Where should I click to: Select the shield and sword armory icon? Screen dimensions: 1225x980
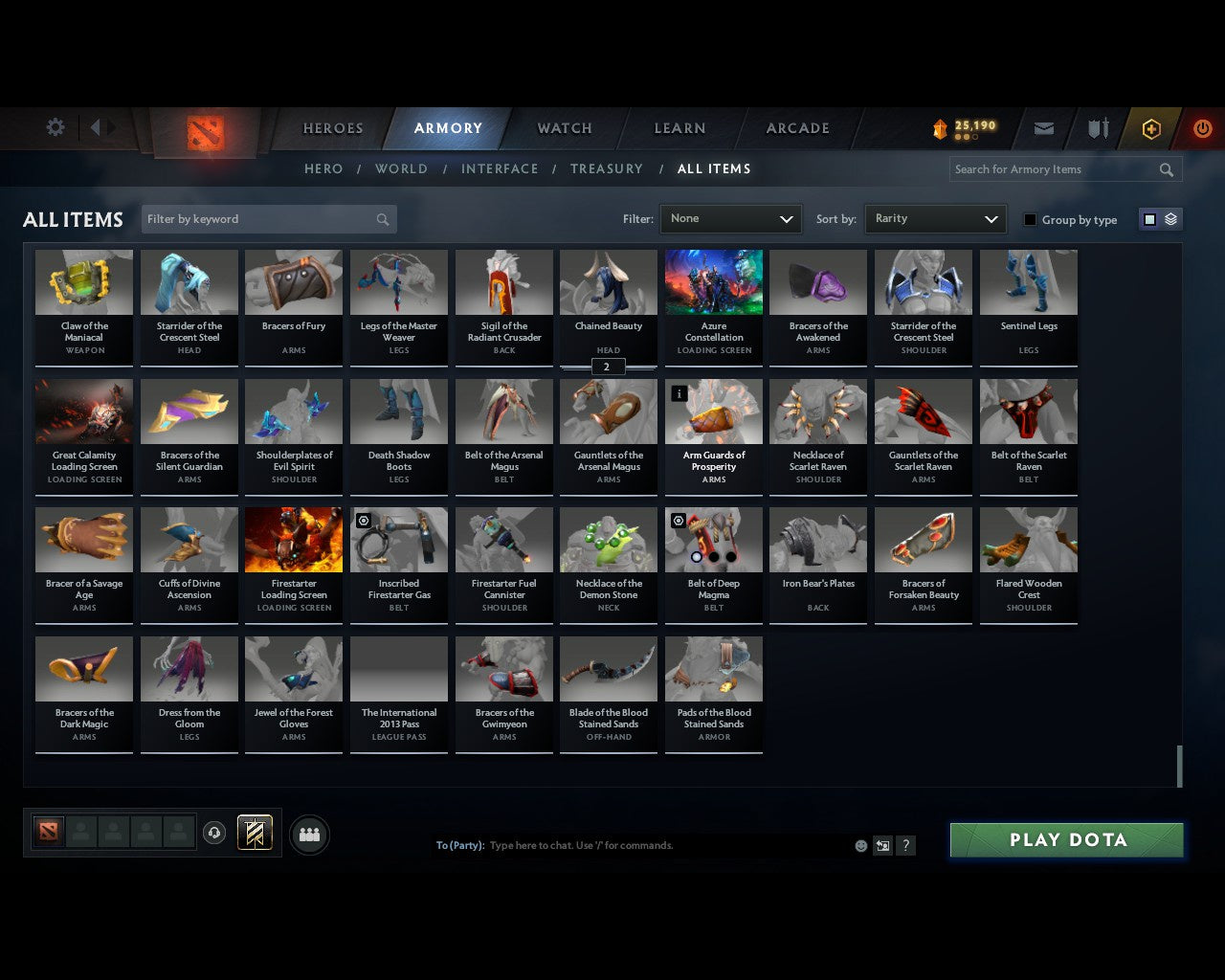pos(1097,128)
